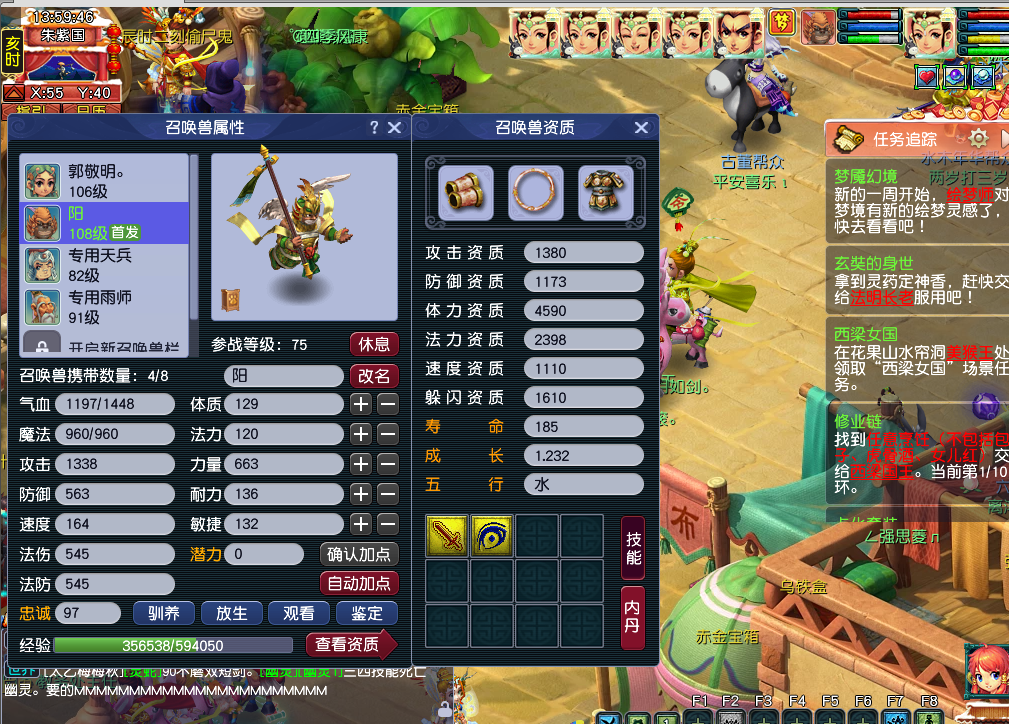
Task: Open help for 召唤兽属性 window
Action: [374, 128]
